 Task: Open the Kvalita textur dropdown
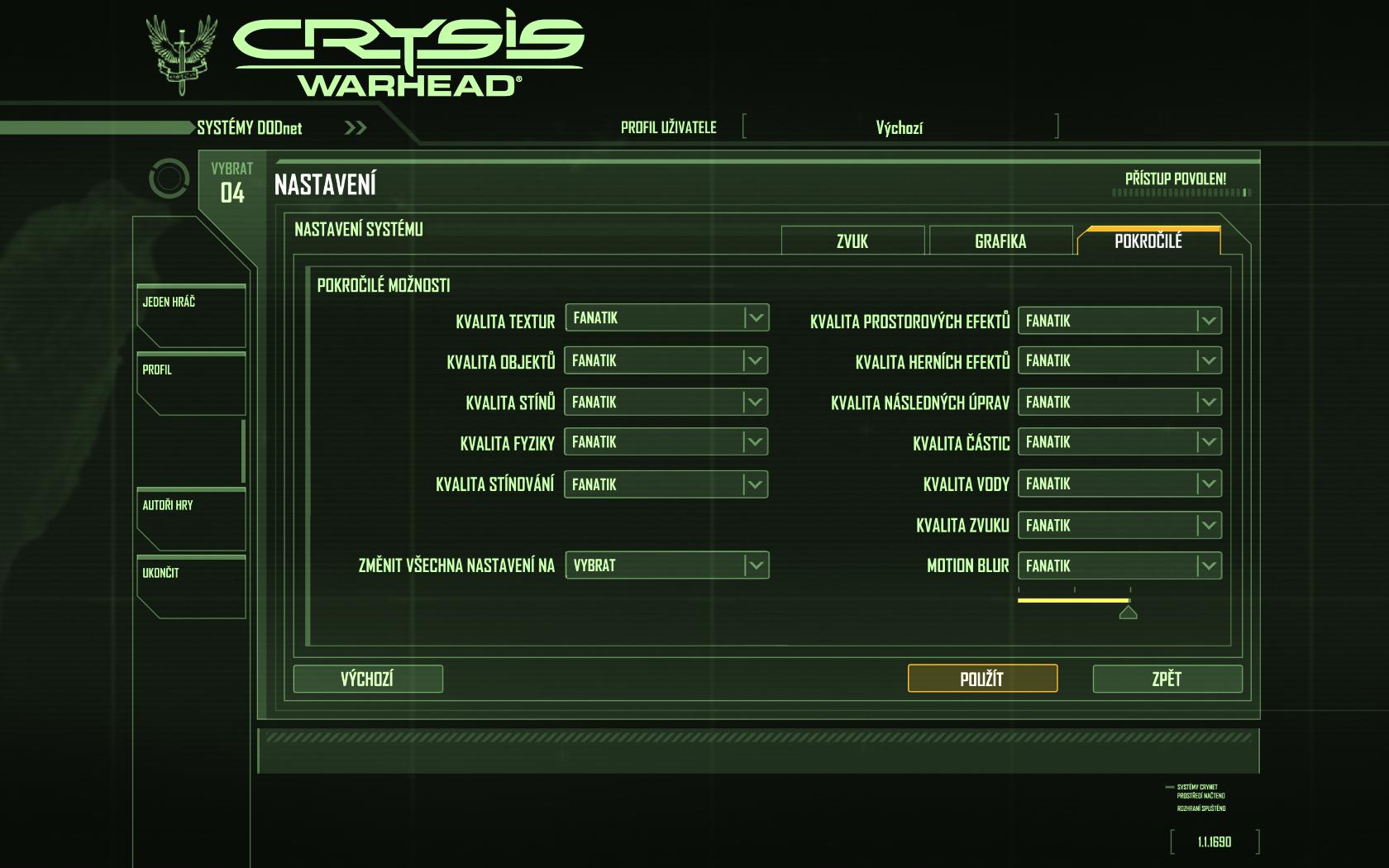pos(666,318)
